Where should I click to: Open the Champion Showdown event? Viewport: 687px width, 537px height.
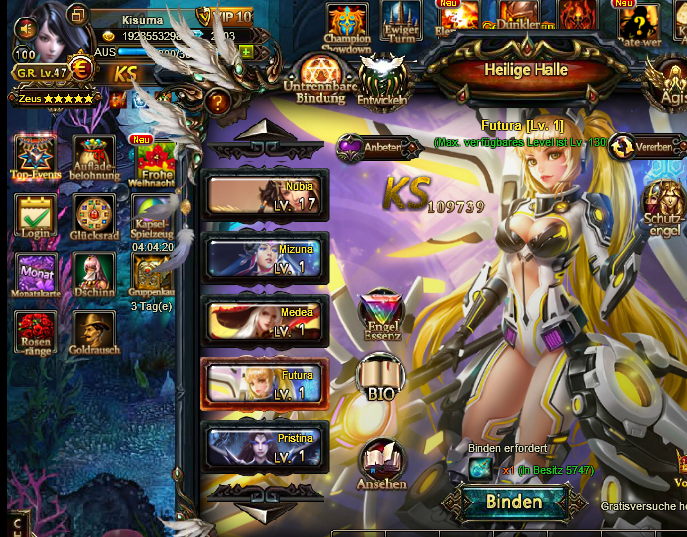coord(347,27)
